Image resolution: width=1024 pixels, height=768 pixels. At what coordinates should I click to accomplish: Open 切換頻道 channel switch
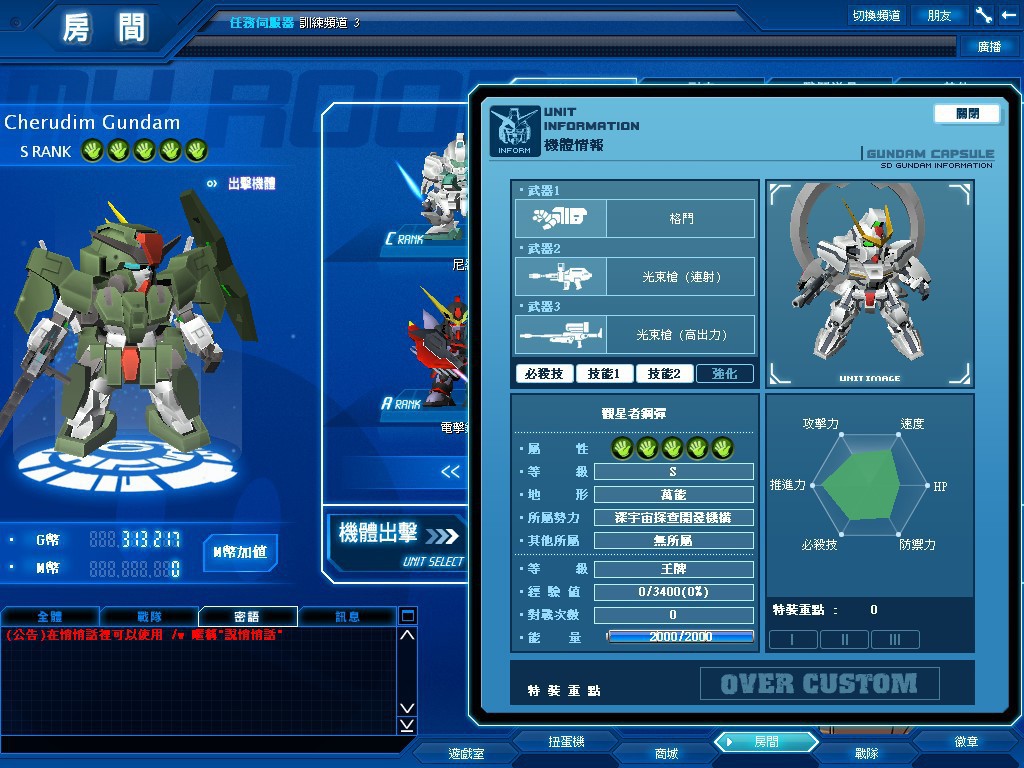[x=876, y=15]
